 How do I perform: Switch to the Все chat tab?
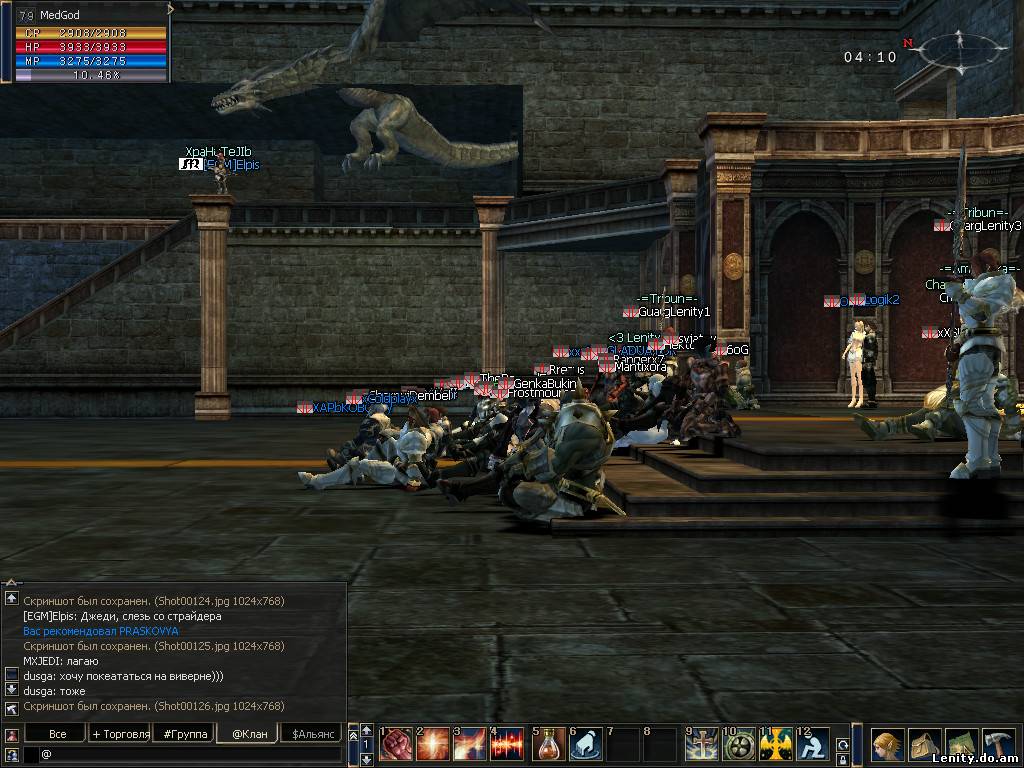click(58, 734)
